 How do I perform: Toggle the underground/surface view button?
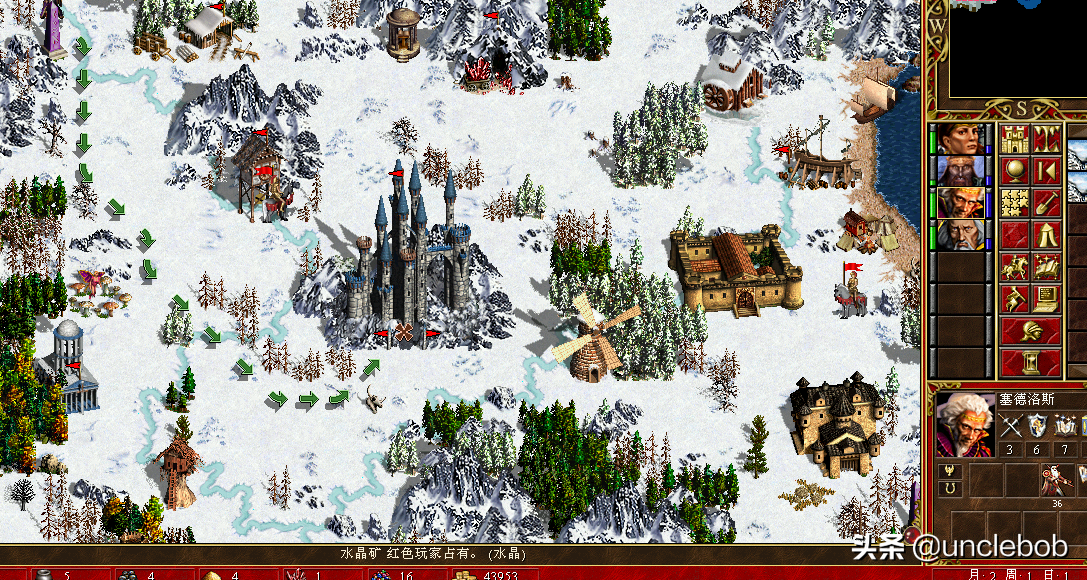[x=1046, y=138]
